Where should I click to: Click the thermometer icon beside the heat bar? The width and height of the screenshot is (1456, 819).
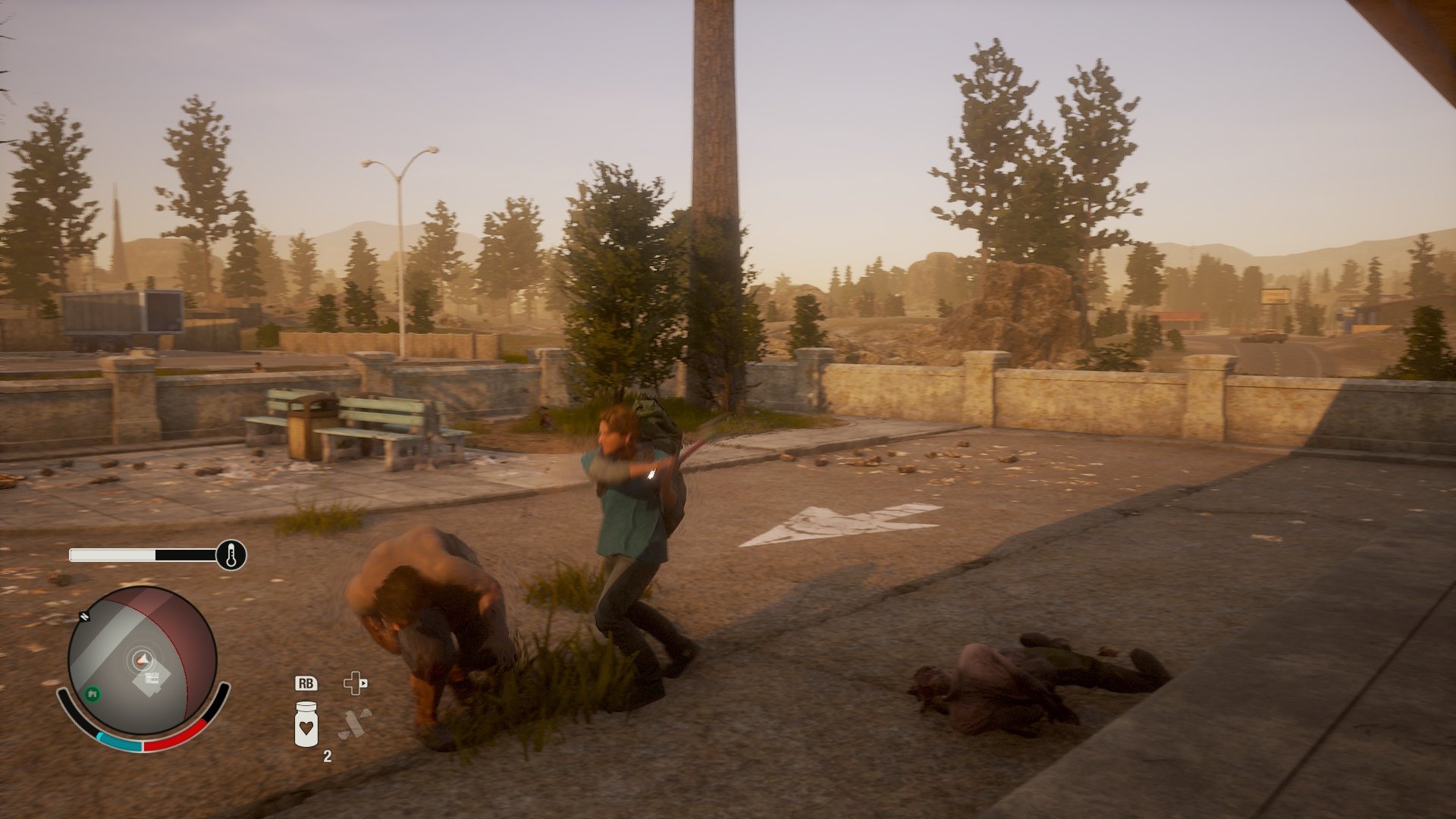point(231,554)
